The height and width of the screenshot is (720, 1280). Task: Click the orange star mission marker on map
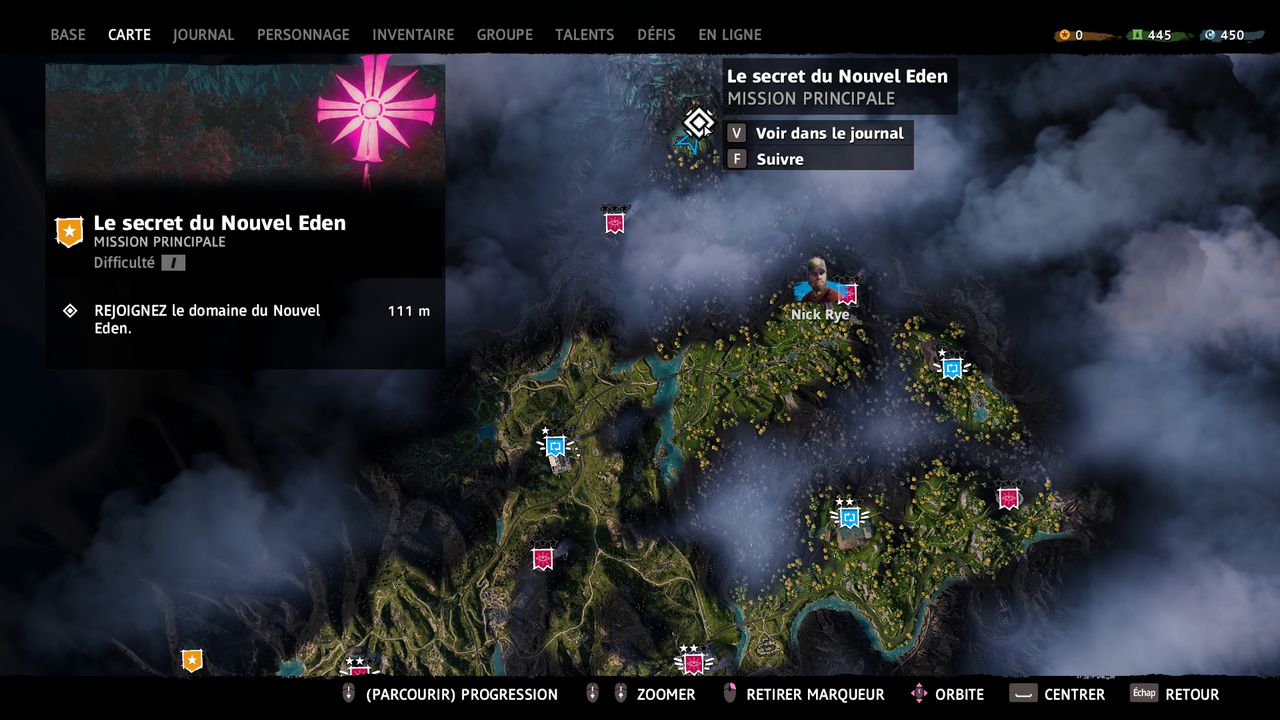192,660
